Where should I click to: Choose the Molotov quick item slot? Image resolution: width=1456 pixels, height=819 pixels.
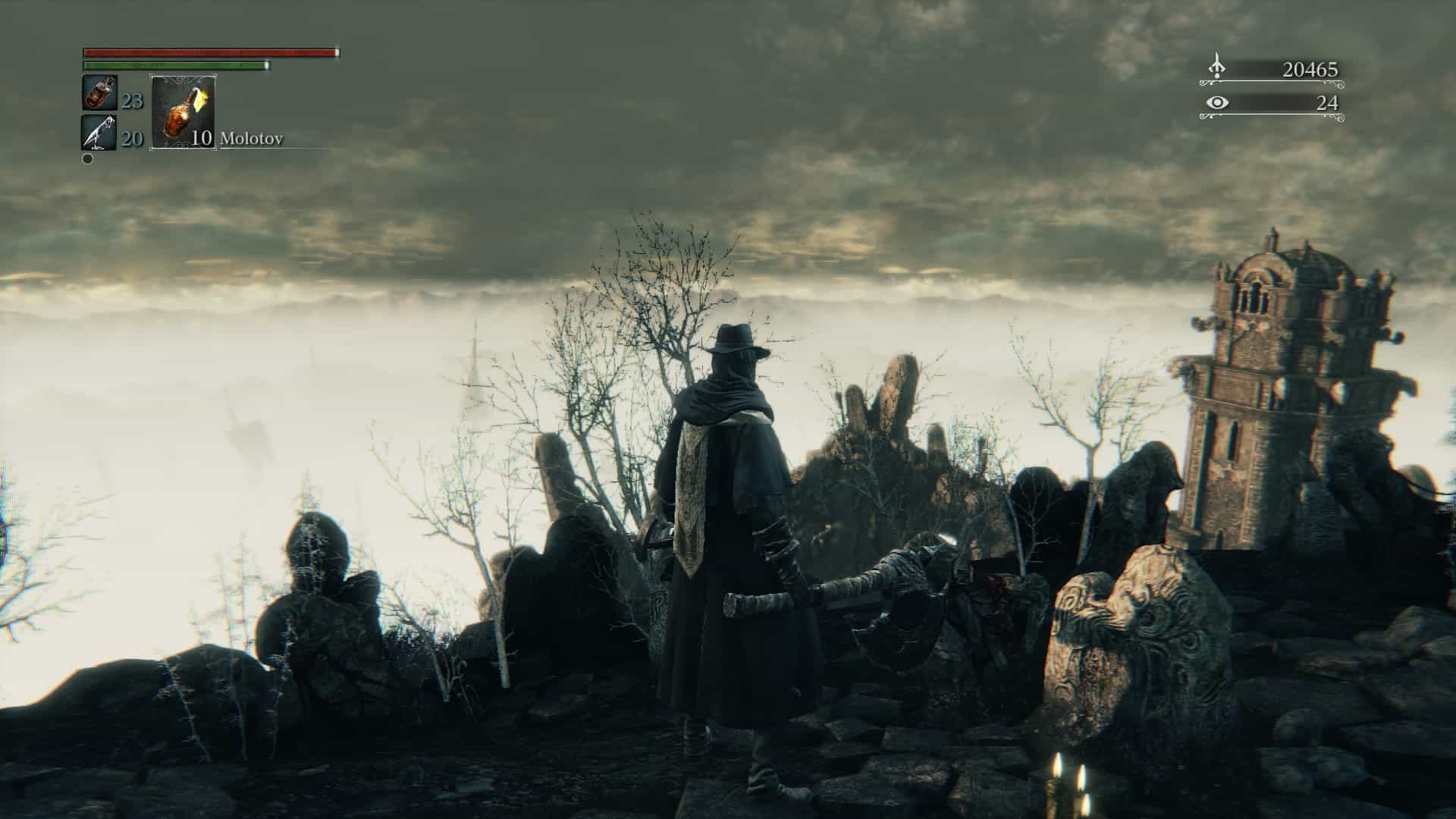(x=184, y=111)
